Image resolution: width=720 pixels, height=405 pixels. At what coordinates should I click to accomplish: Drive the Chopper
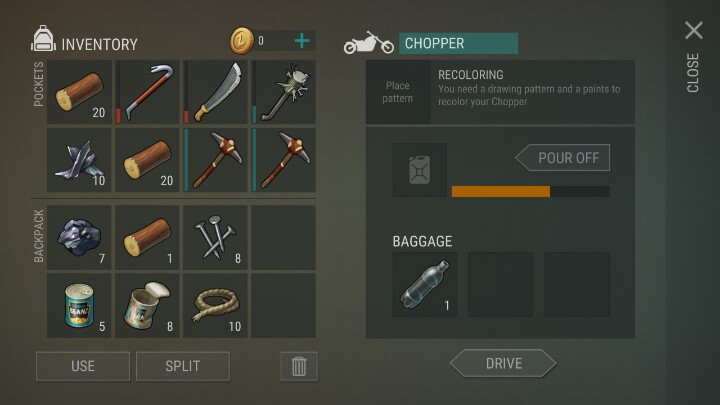point(502,363)
